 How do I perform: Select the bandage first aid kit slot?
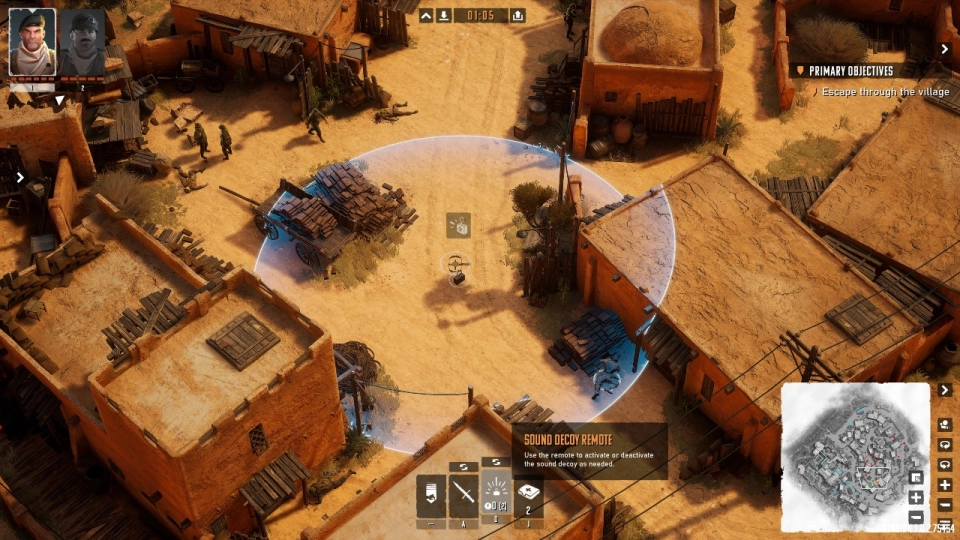tap(528, 493)
